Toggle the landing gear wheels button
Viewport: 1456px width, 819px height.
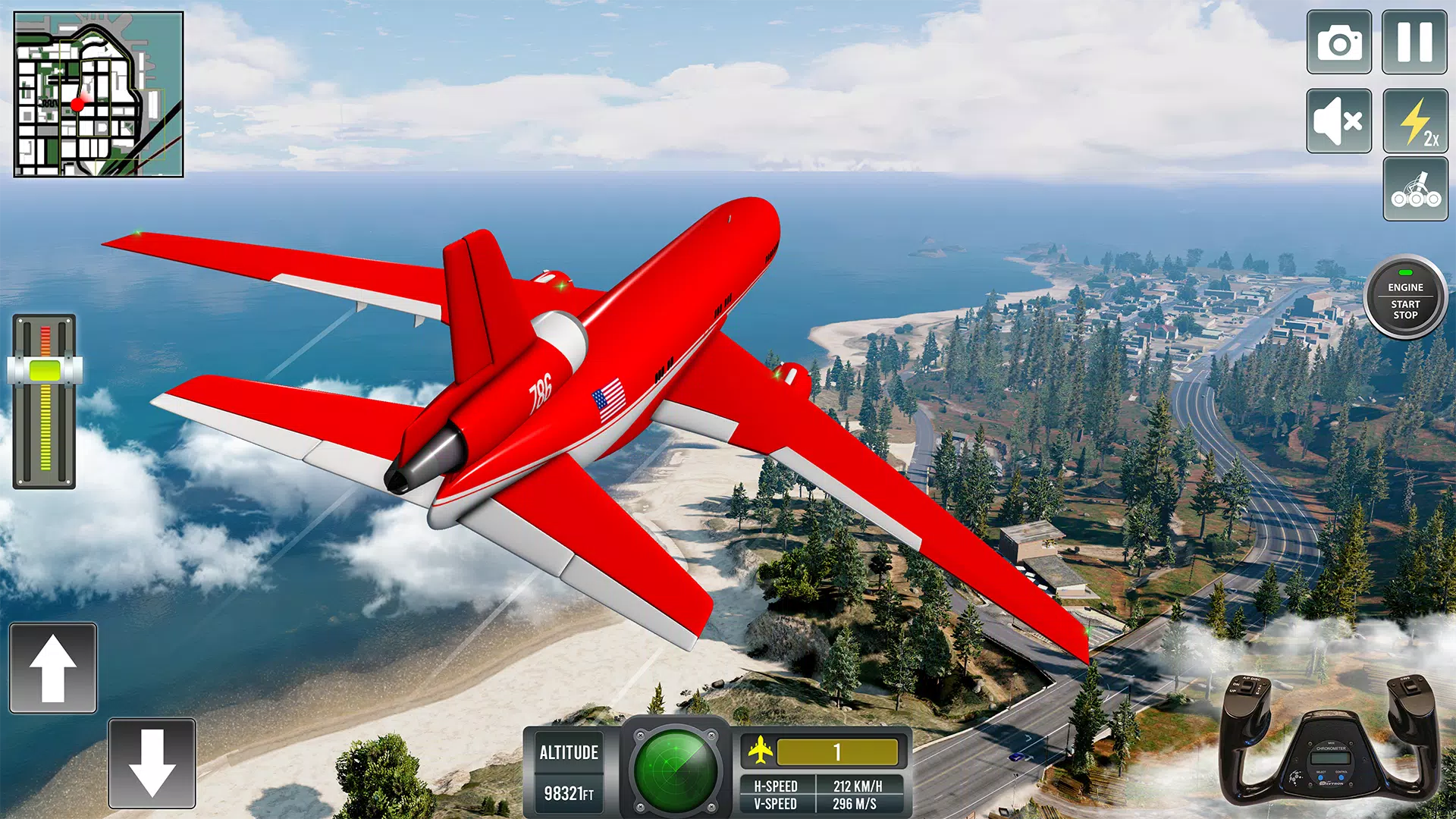pos(1415,190)
